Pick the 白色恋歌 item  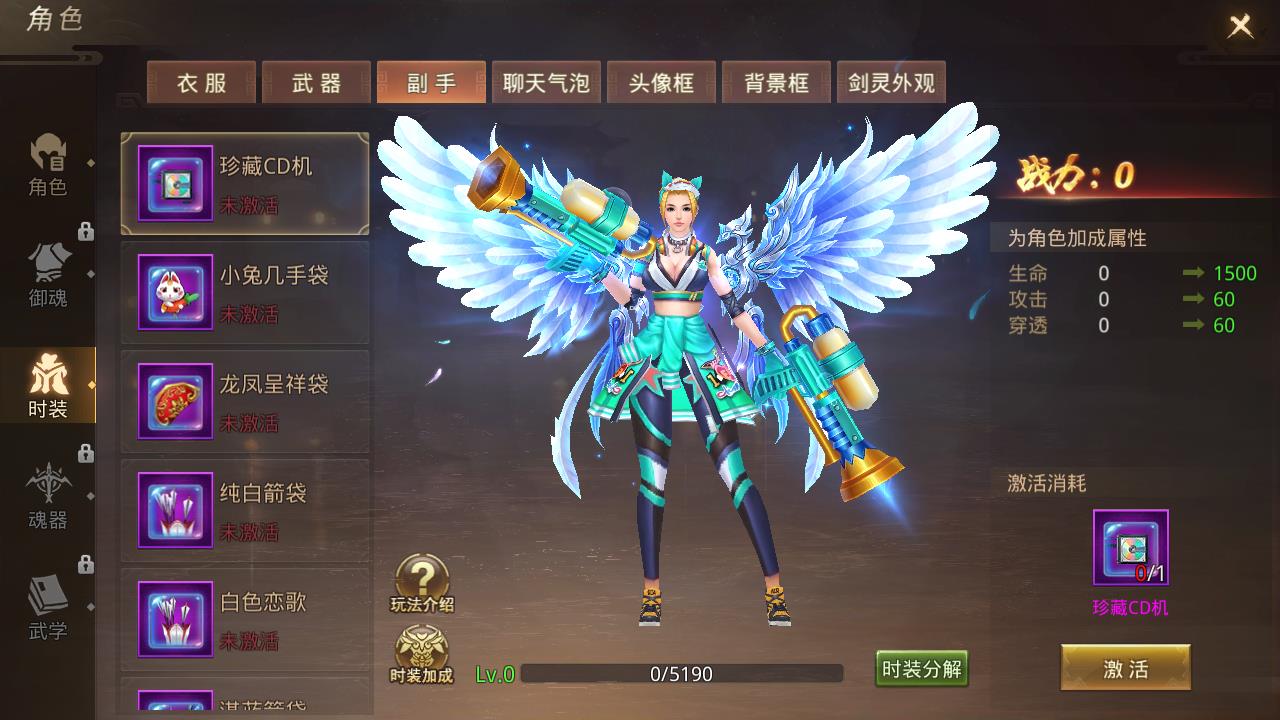click(245, 619)
